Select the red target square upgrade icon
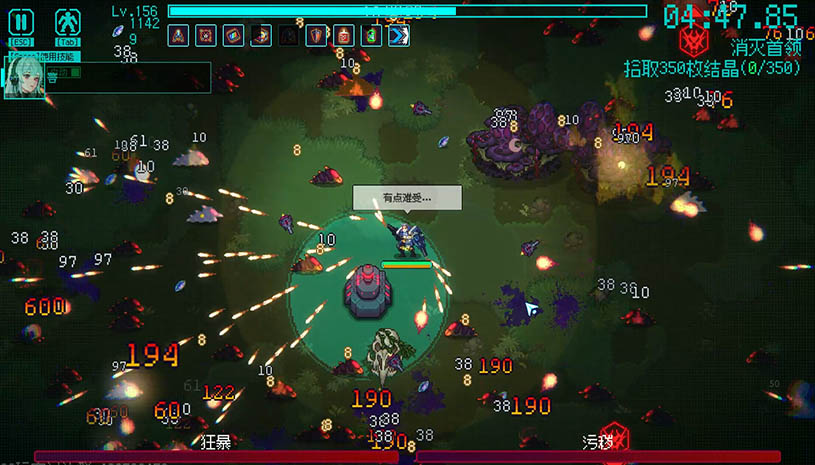Image resolution: width=815 pixels, height=465 pixels. pos(206,36)
